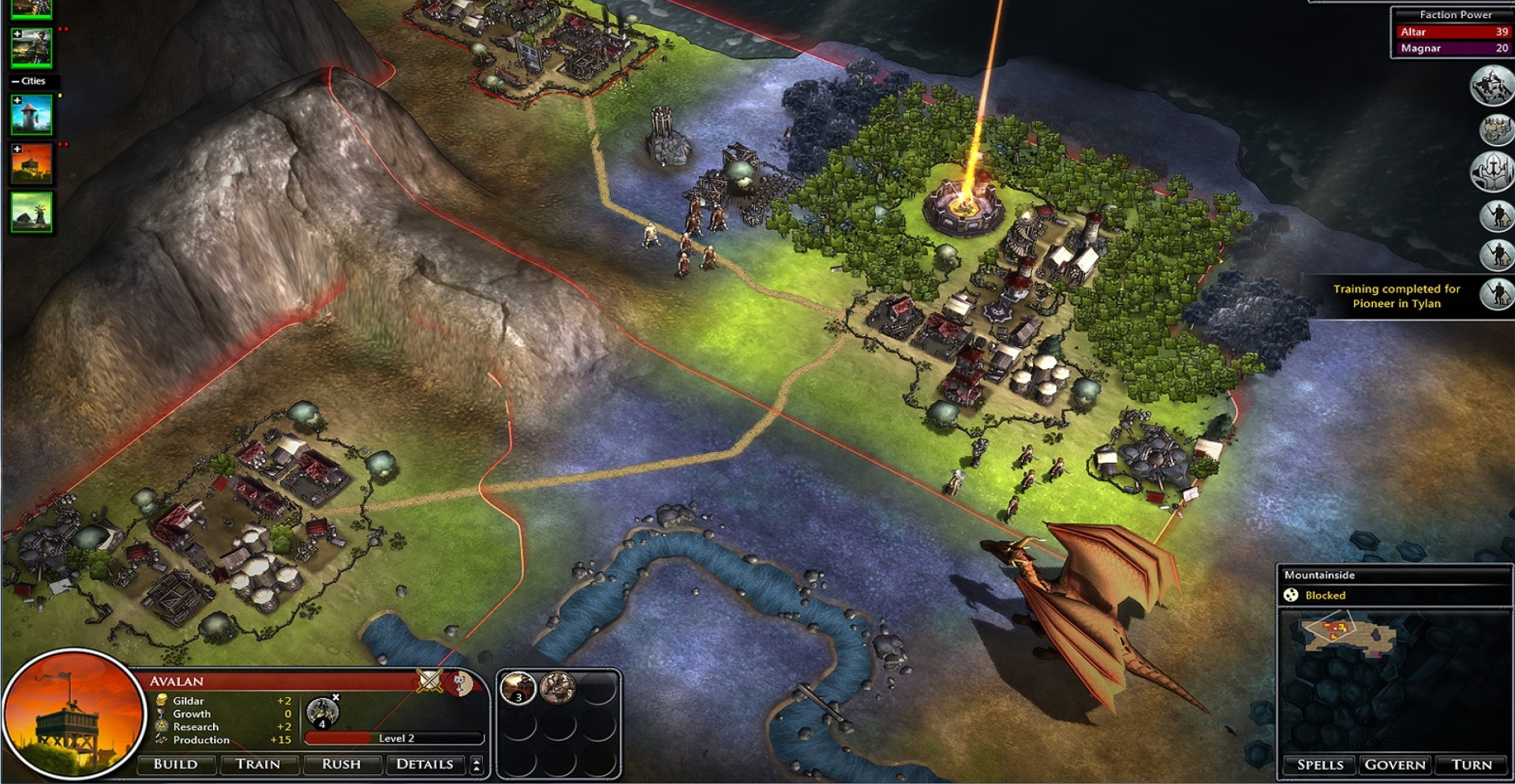Select the stationed unit portrait numbered 3
Screen dimensions: 1515x784
[518, 689]
